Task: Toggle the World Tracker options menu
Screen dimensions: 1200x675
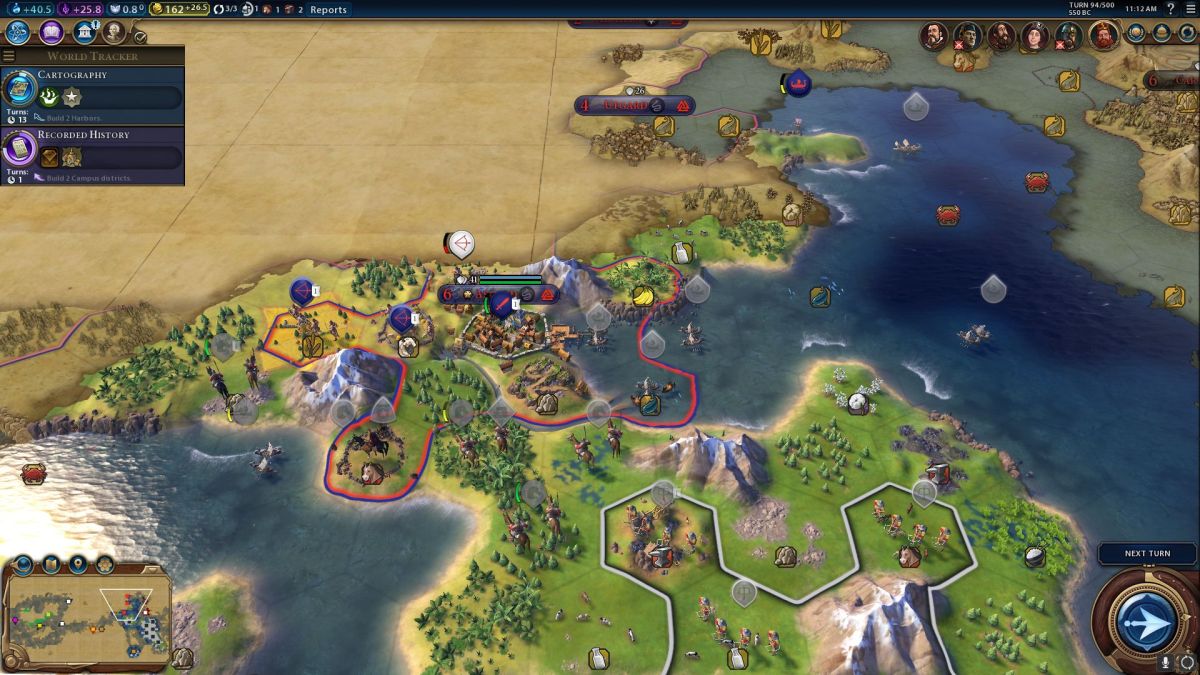Action: click(9, 56)
